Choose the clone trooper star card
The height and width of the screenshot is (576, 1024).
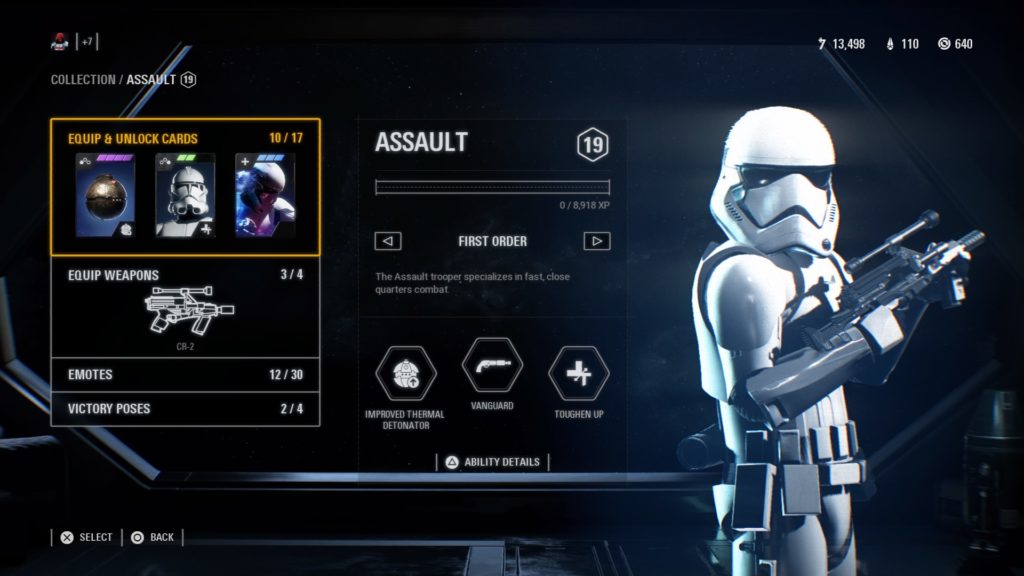[185, 197]
